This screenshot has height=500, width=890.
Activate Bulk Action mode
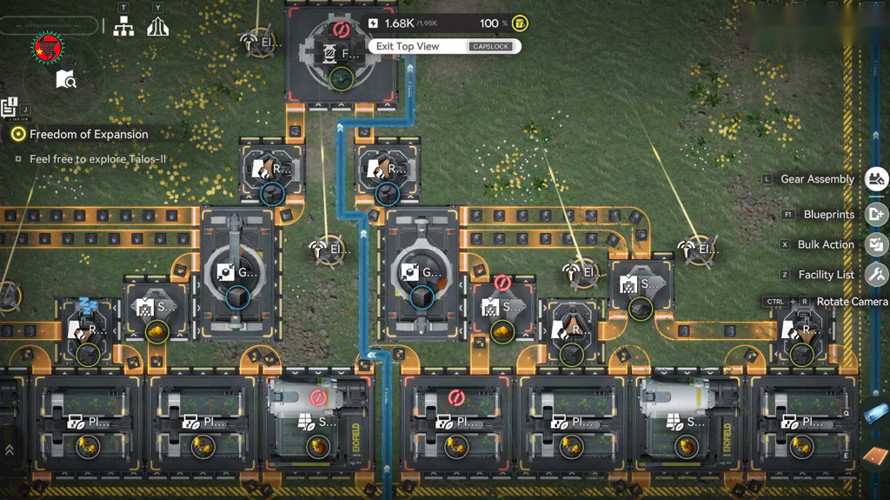tap(876, 244)
